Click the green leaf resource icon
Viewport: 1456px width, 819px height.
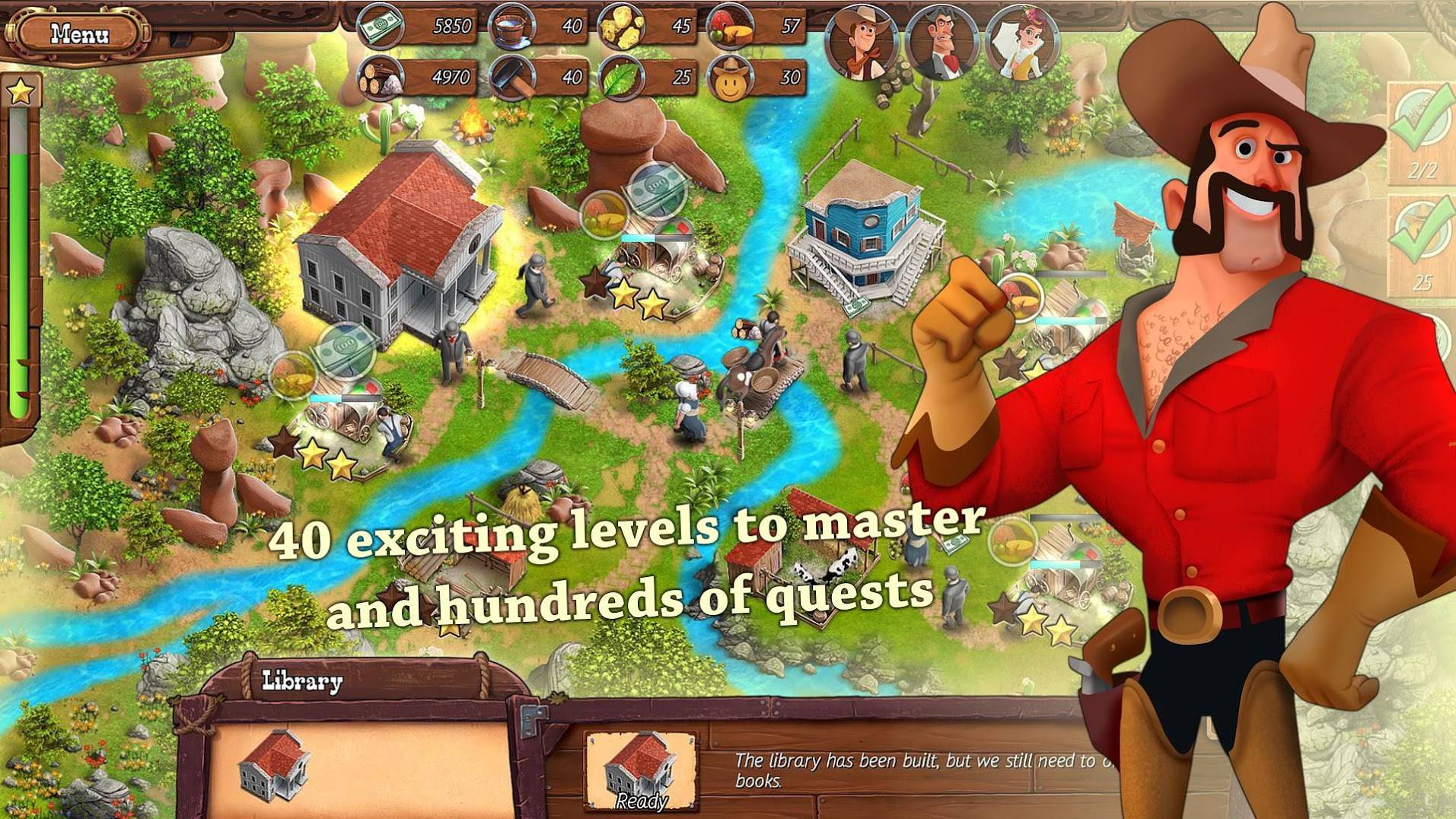click(x=621, y=77)
